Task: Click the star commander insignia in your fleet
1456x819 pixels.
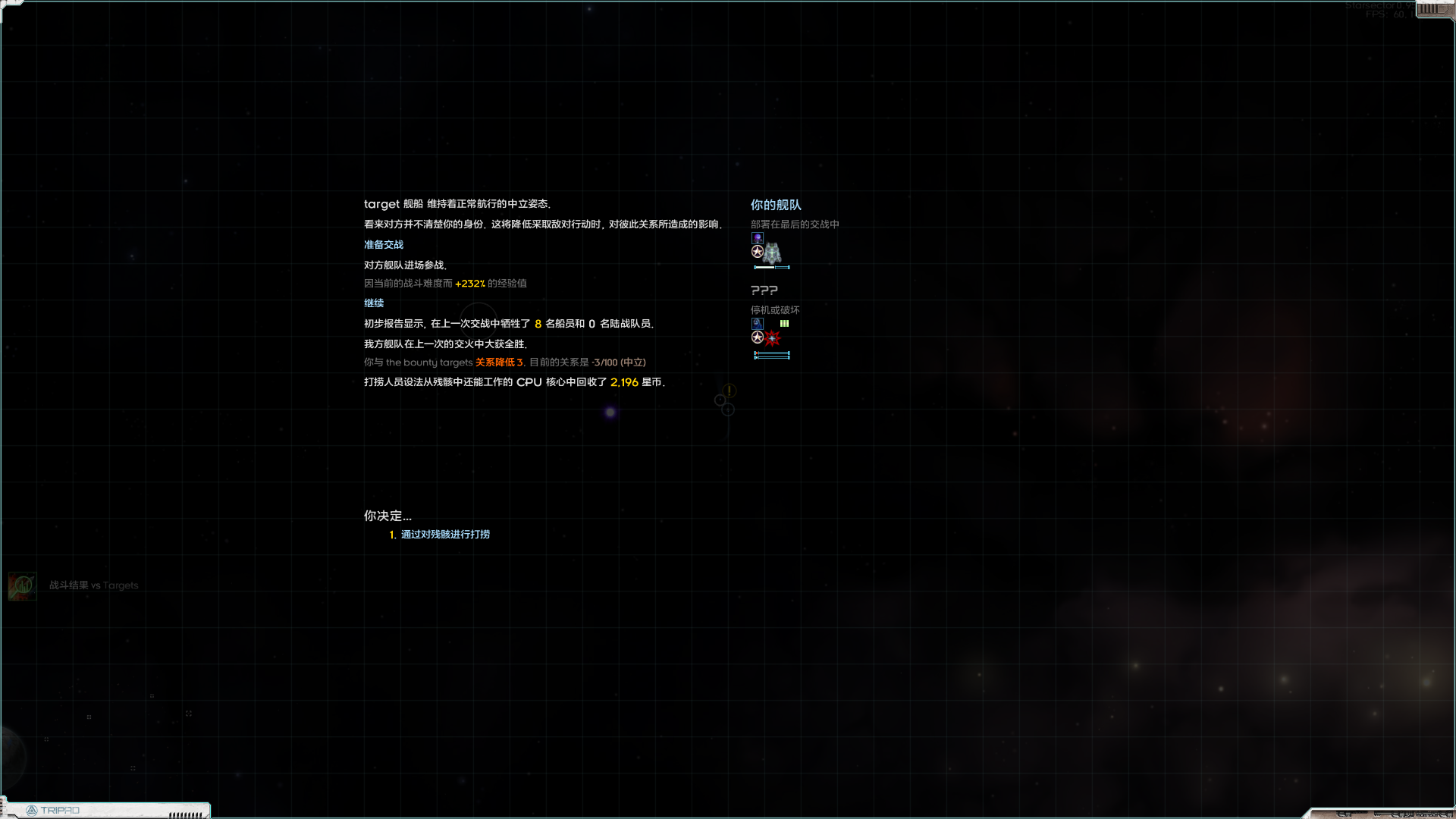Action: point(758,251)
